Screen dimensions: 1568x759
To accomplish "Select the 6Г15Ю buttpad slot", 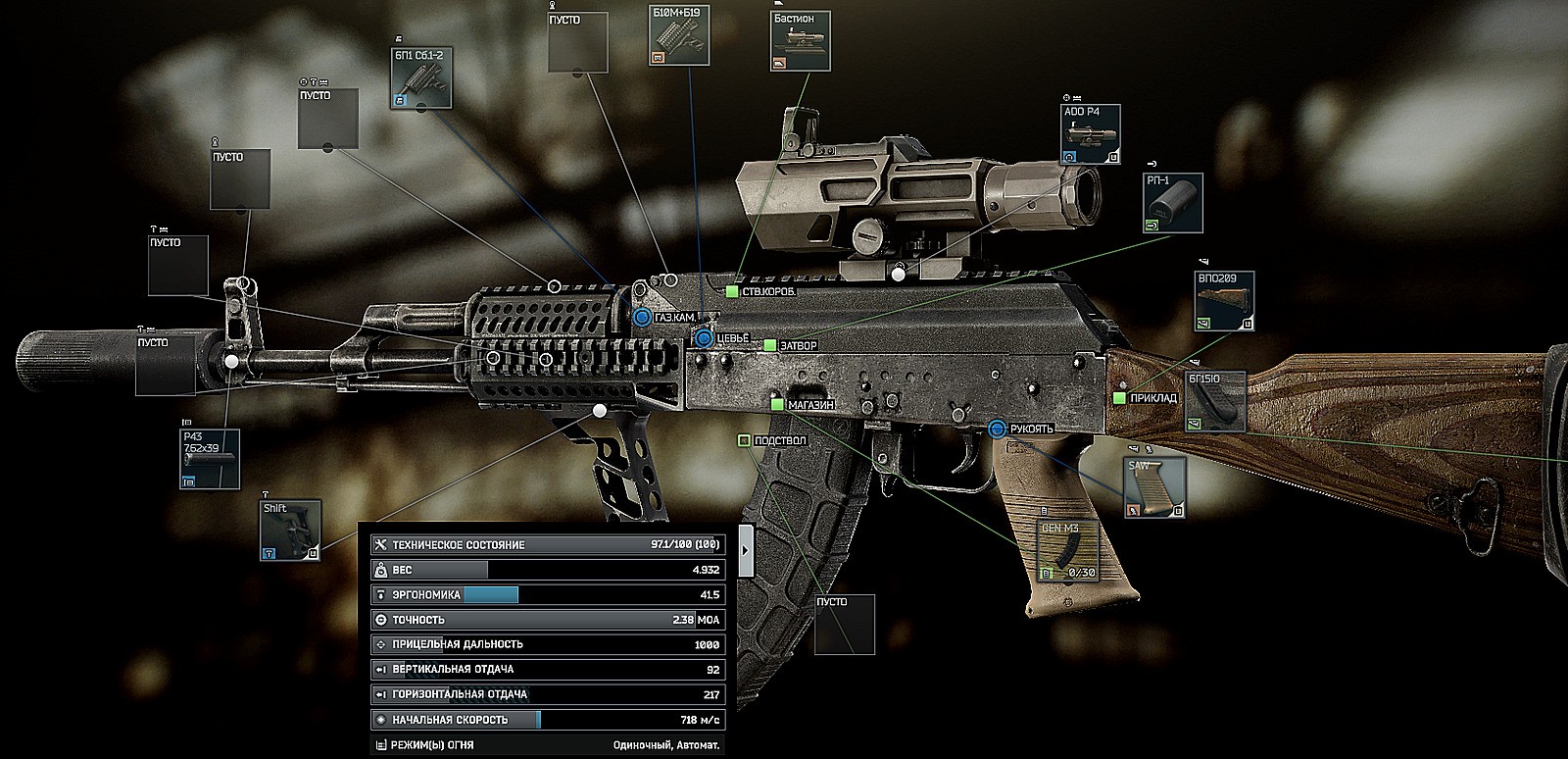I will (x=1215, y=402).
